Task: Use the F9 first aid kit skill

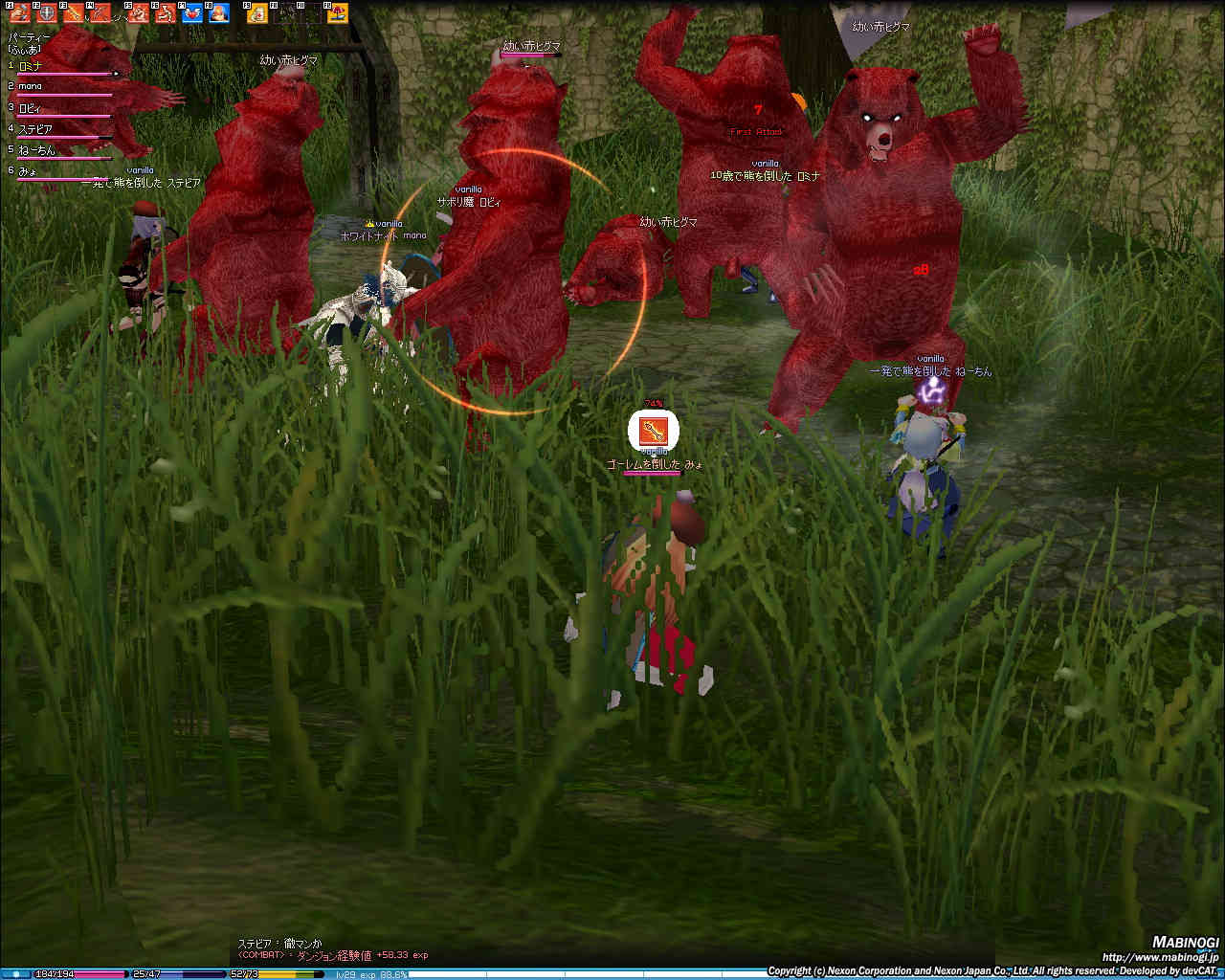Action: [x=256, y=13]
